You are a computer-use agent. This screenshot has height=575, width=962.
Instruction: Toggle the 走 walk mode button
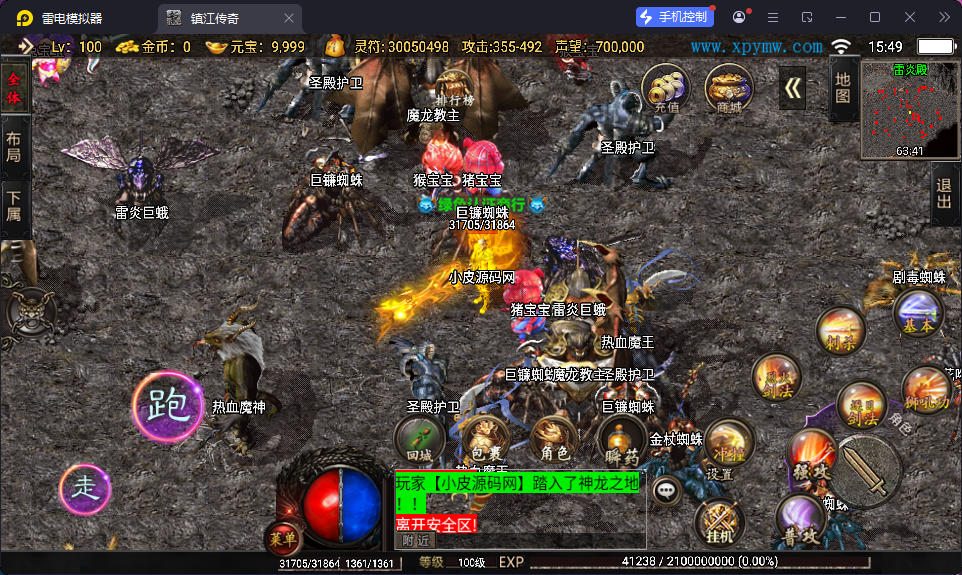[86, 489]
